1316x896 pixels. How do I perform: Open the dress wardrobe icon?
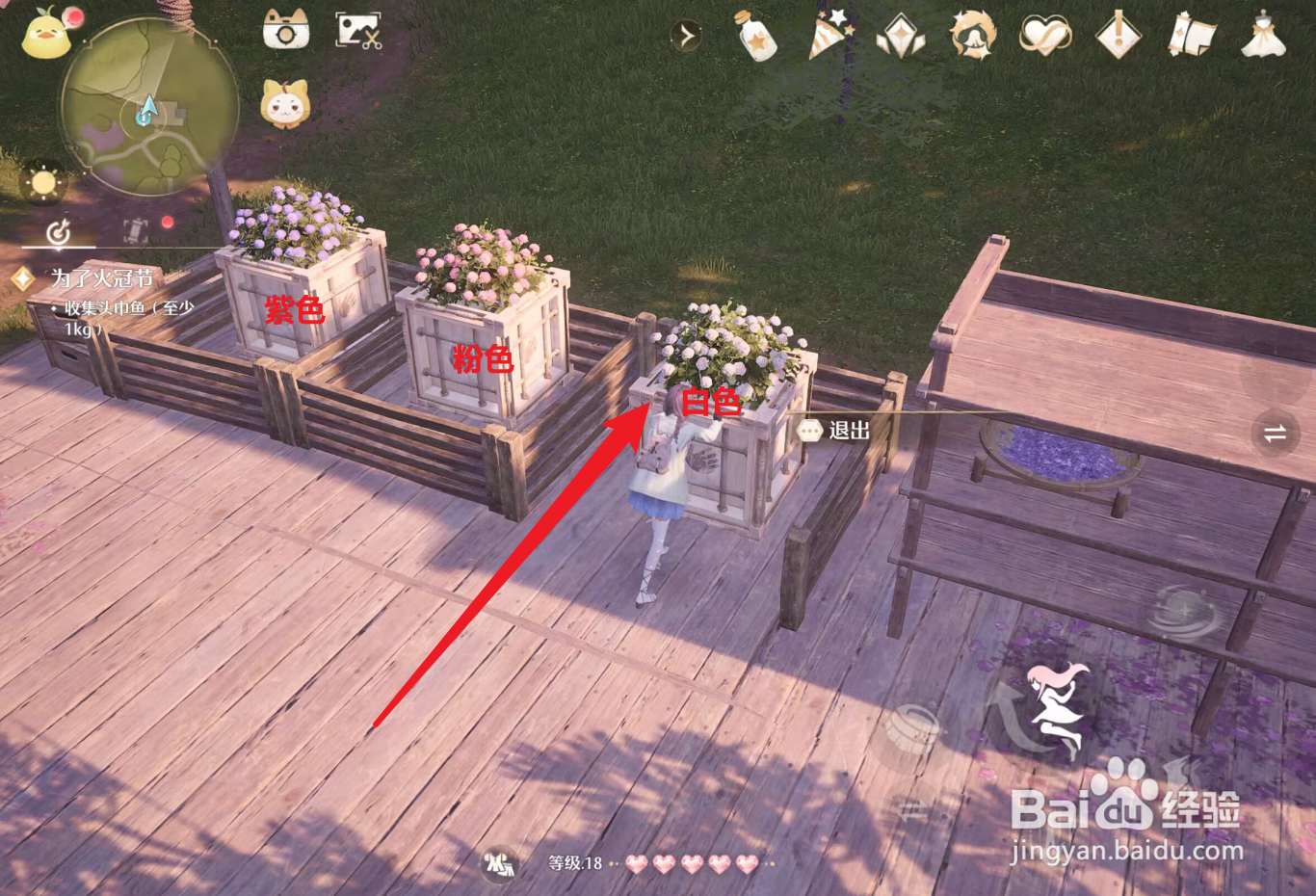coord(1263,36)
